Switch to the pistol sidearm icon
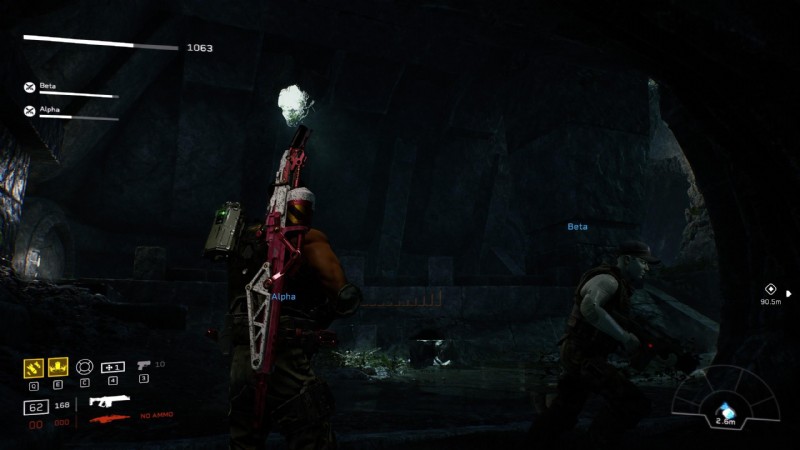The width and height of the screenshot is (800, 450). tap(143, 365)
